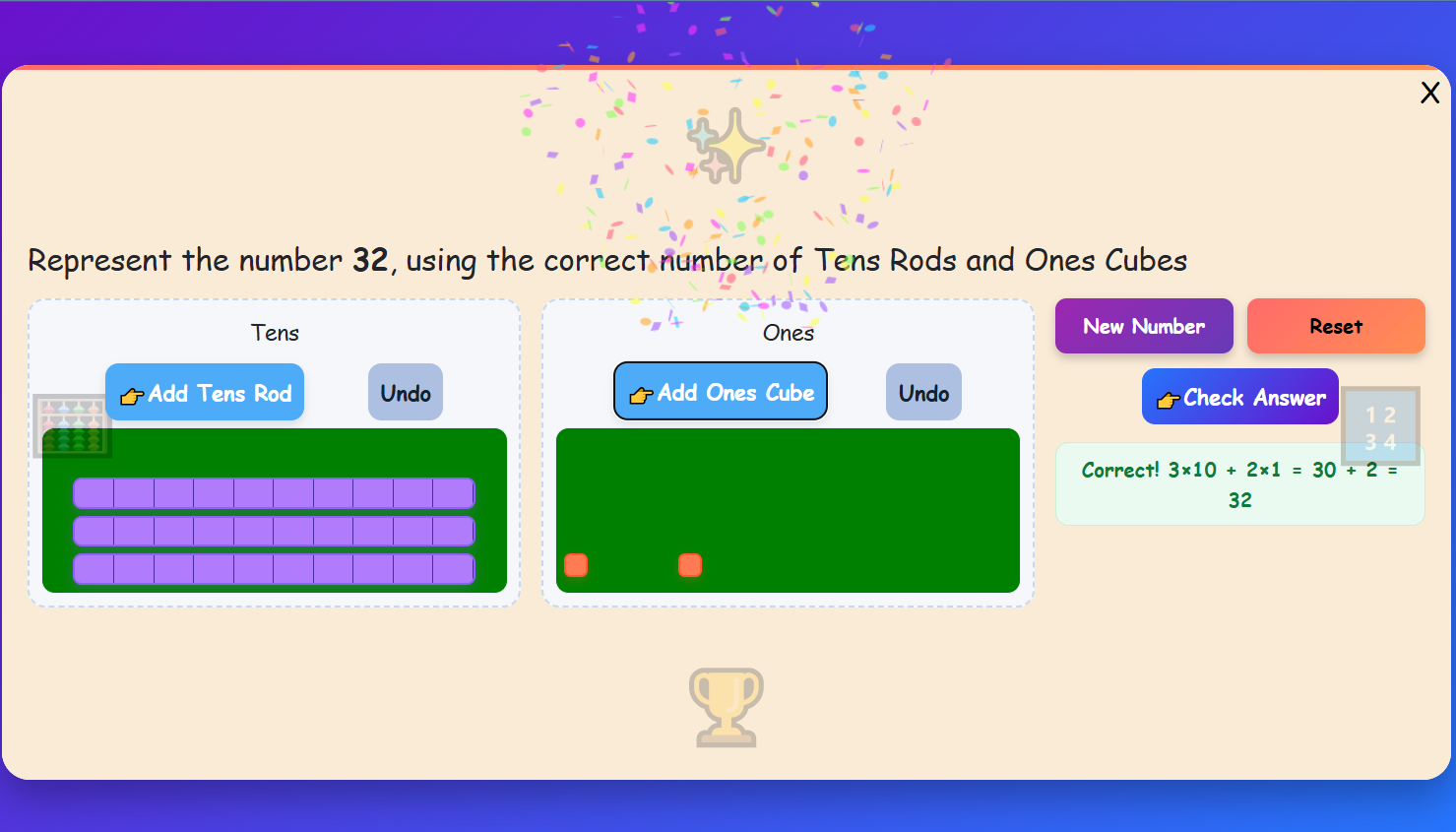Click Add Tens Rod
The height and width of the screenshot is (832, 1456).
(204, 392)
